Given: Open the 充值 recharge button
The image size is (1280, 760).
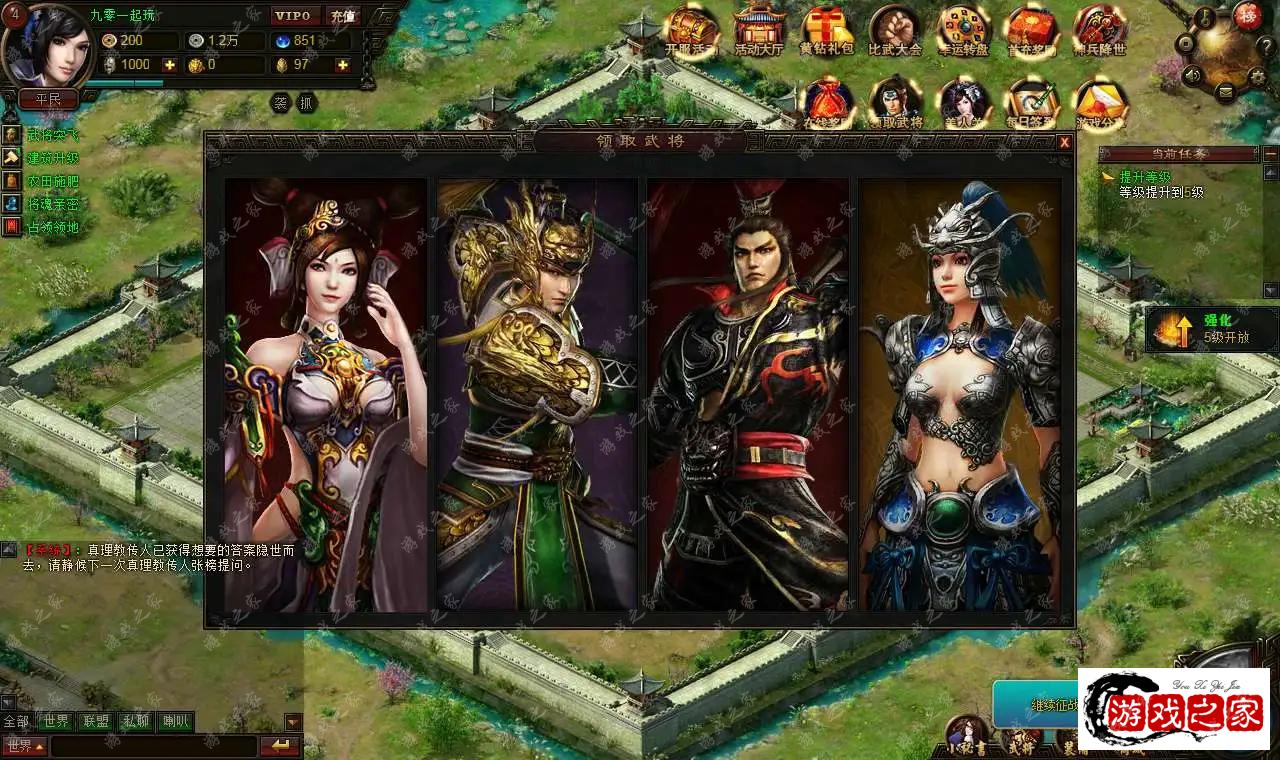Looking at the screenshot, I should pos(342,16).
